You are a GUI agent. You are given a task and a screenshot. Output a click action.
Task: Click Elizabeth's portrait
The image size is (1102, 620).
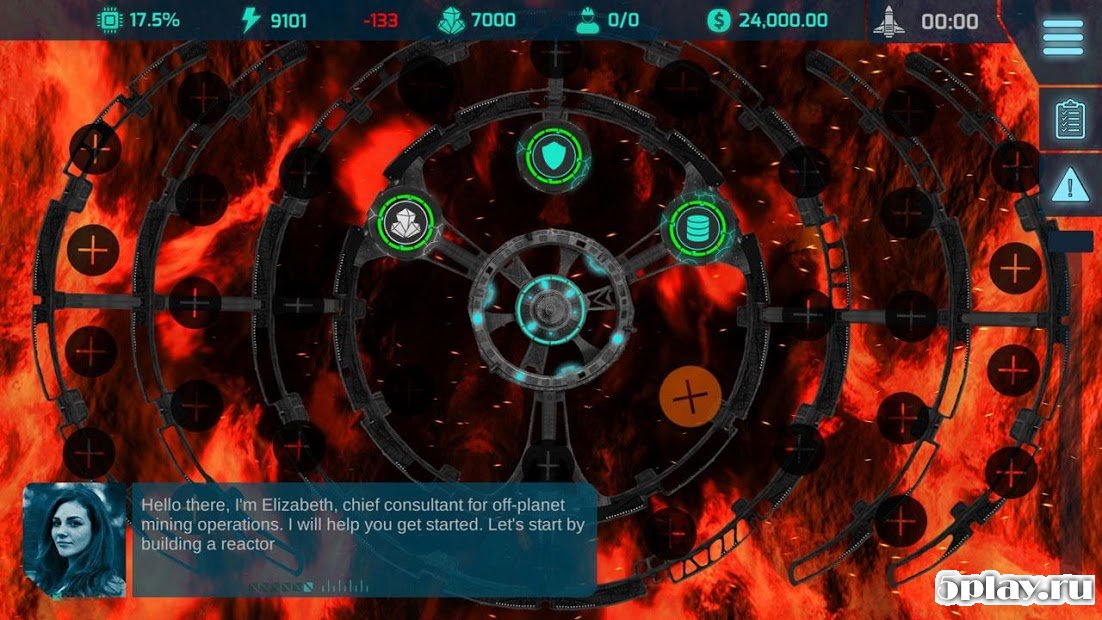click(75, 540)
